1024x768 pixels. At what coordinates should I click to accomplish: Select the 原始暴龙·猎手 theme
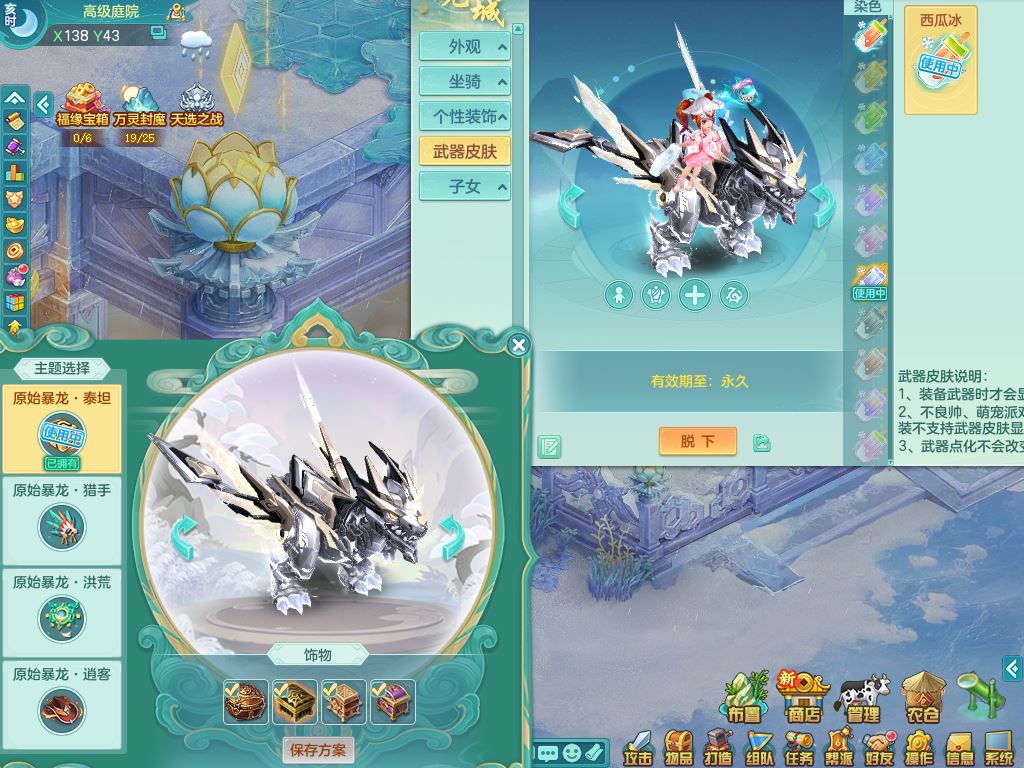tap(62, 516)
